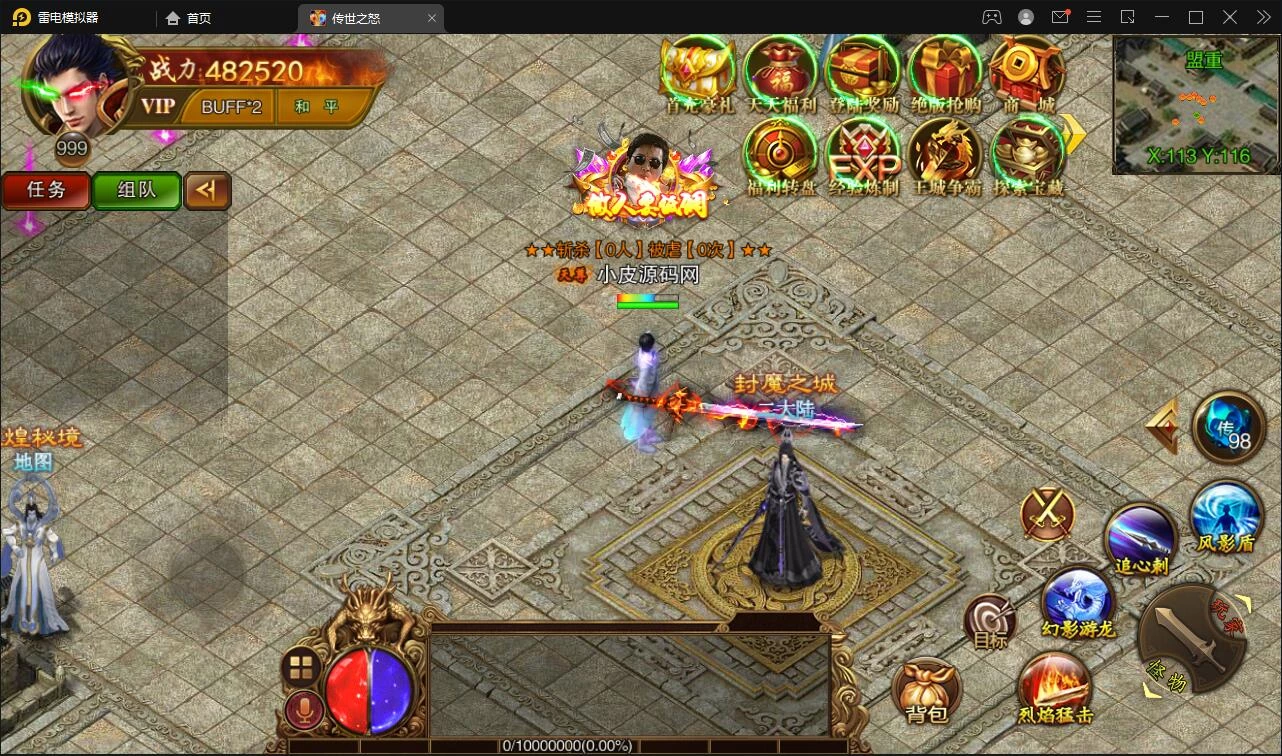This screenshot has width=1282, height=756.
Task: Open the 背包 backpack
Action: click(926, 690)
